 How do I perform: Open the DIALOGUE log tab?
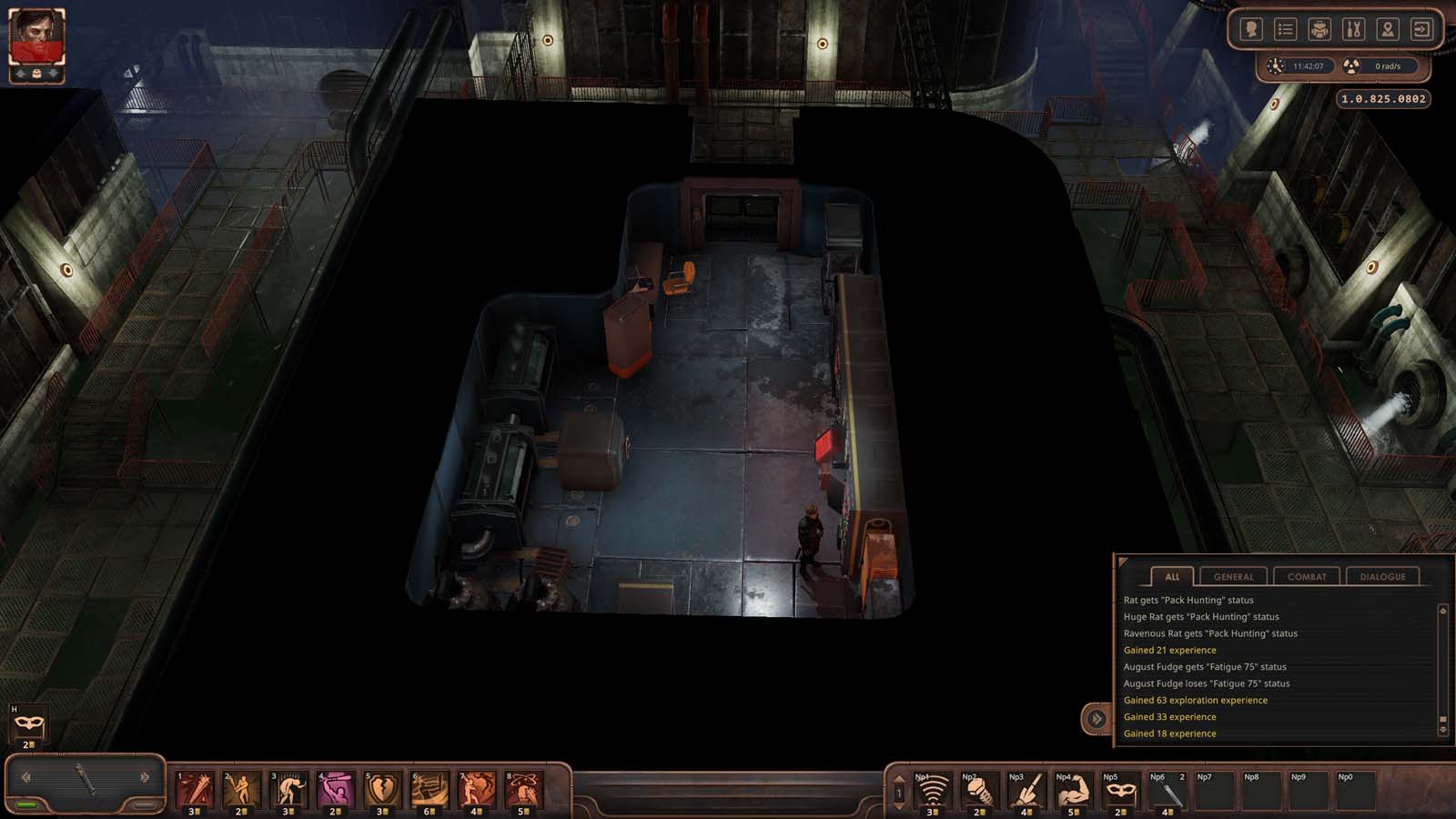pyautogui.click(x=1384, y=576)
